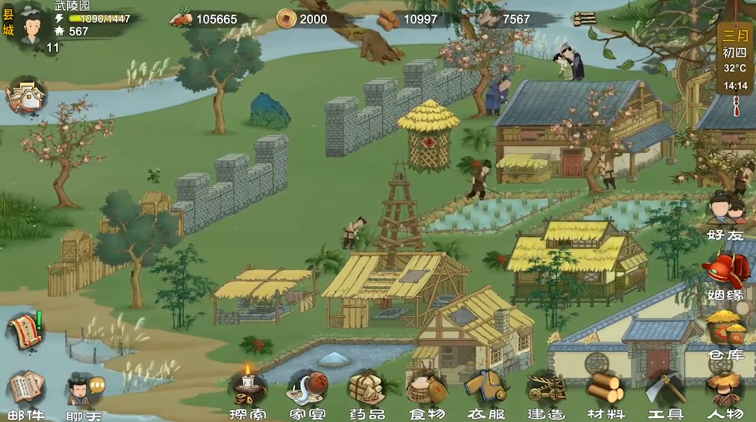Select the 食物 (food) category
This screenshot has width=756, height=422.
click(x=426, y=390)
